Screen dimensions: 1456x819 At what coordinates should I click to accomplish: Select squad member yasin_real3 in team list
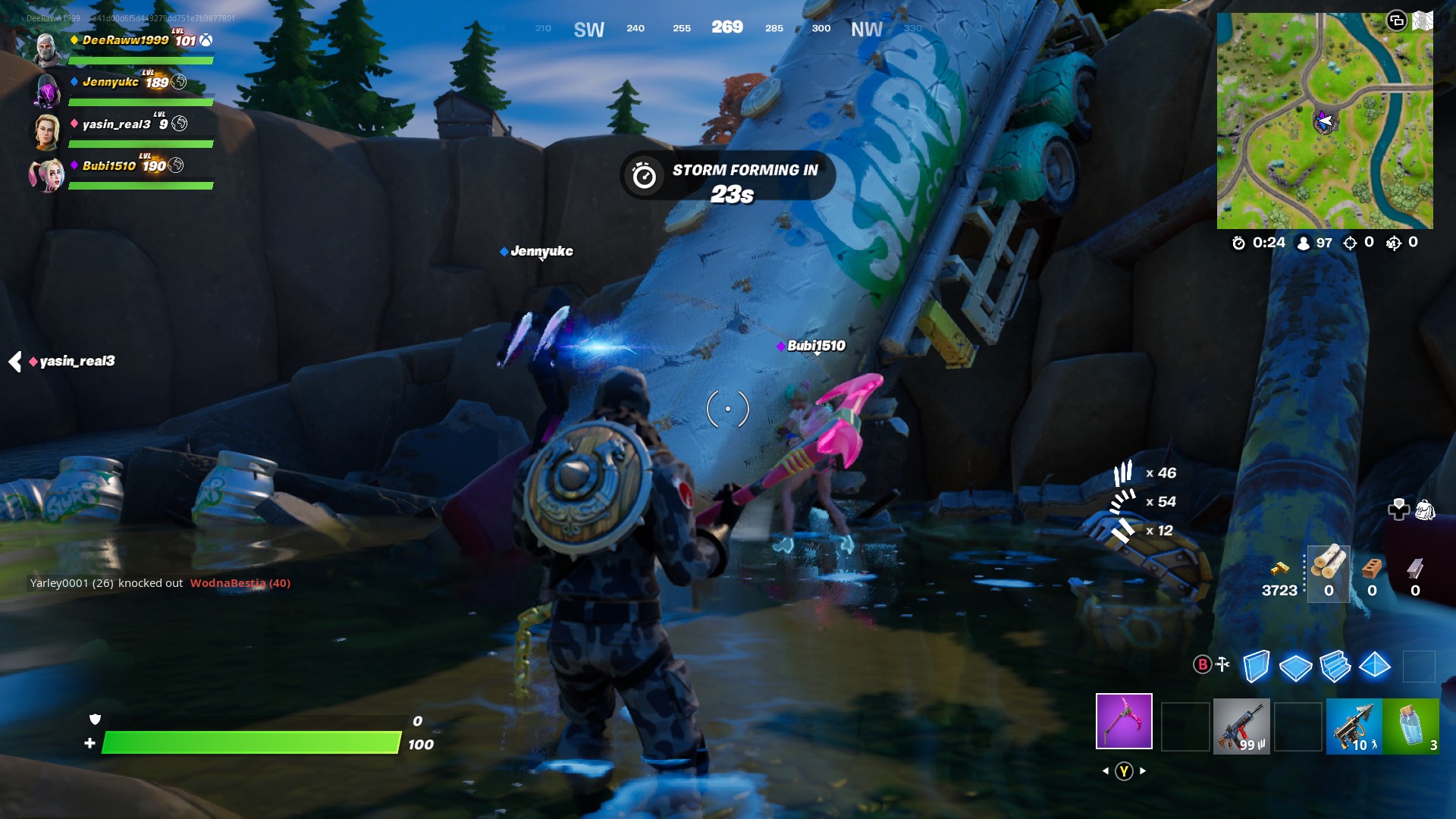116,124
